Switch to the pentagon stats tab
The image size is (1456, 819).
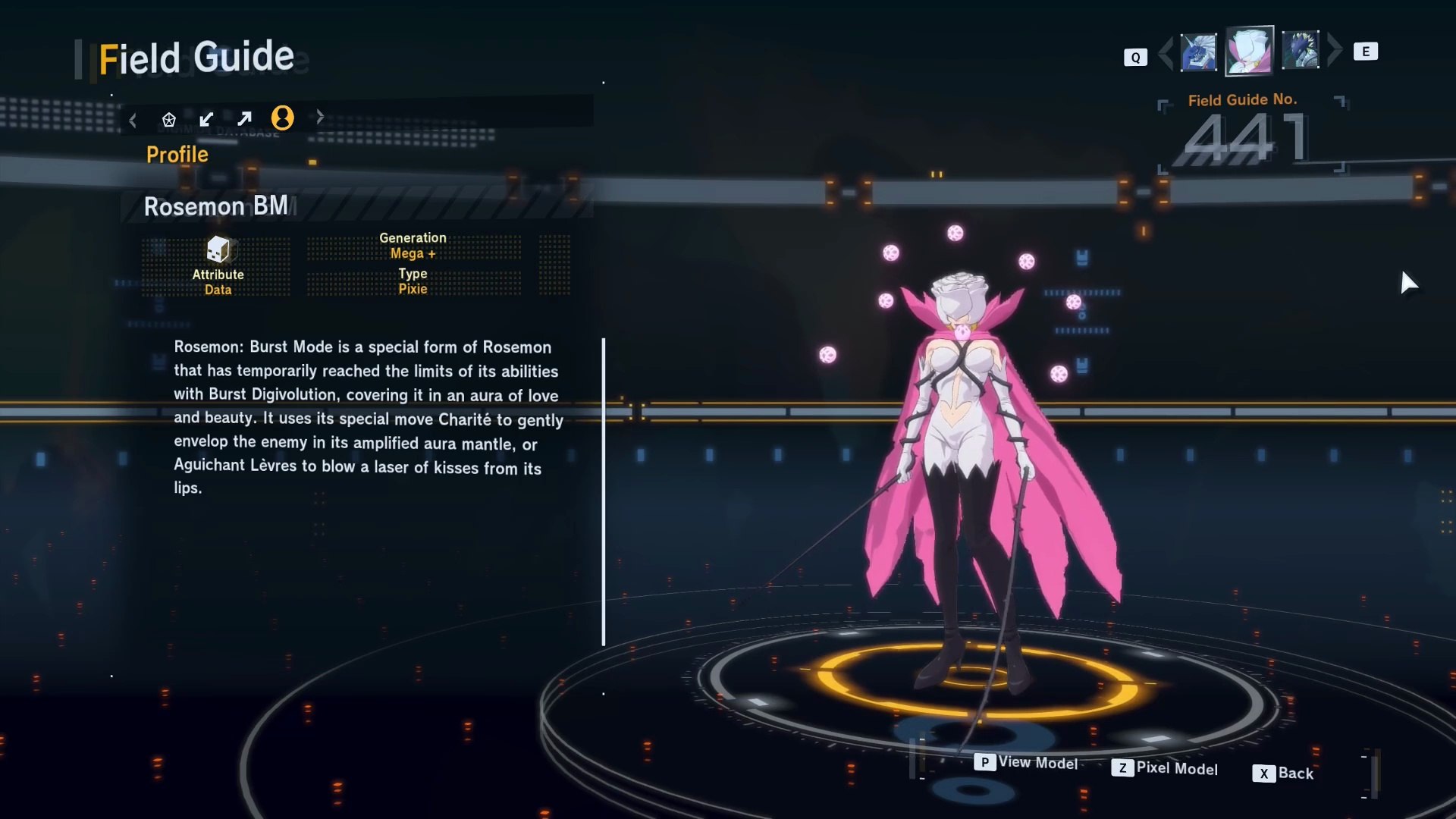pyautogui.click(x=169, y=119)
